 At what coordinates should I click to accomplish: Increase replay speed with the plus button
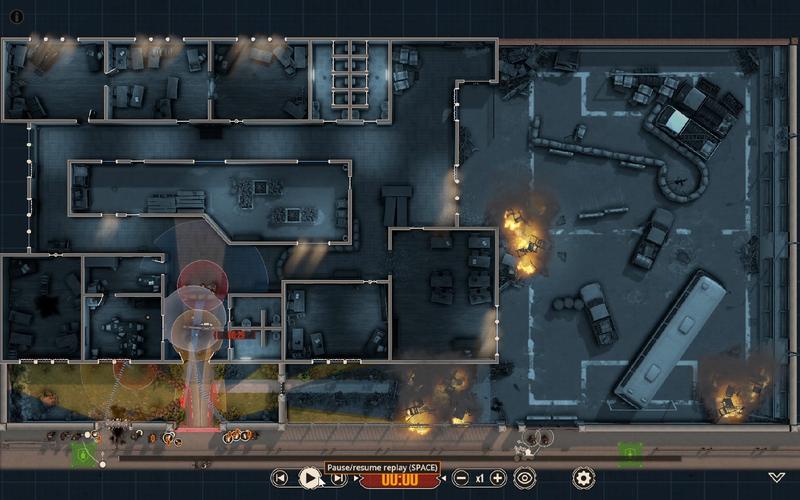click(498, 478)
